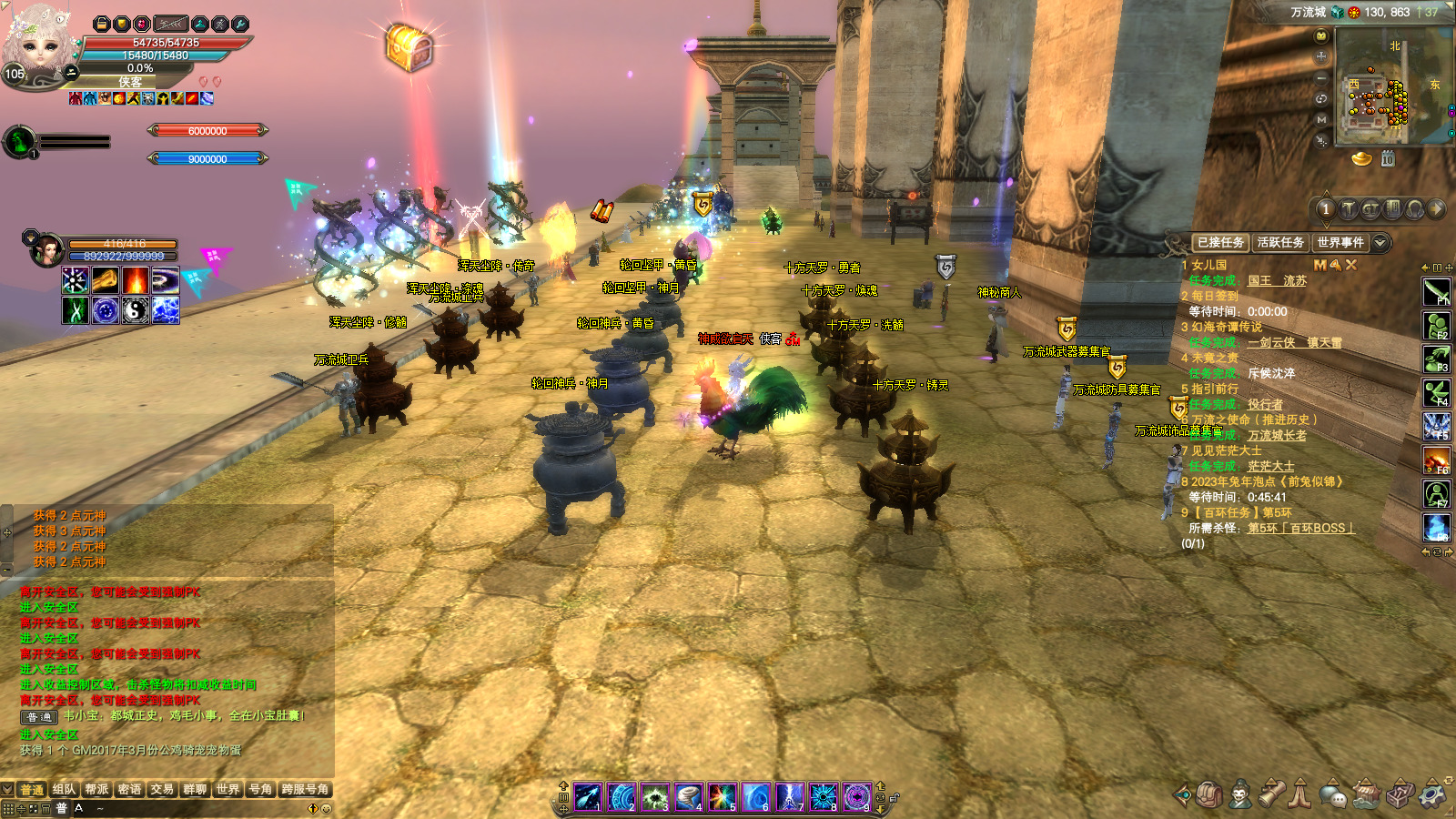Image resolution: width=1456 pixels, height=819 pixels.
Task: Follow the 万流城长老 quest target link
Action: tap(1277, 435)
